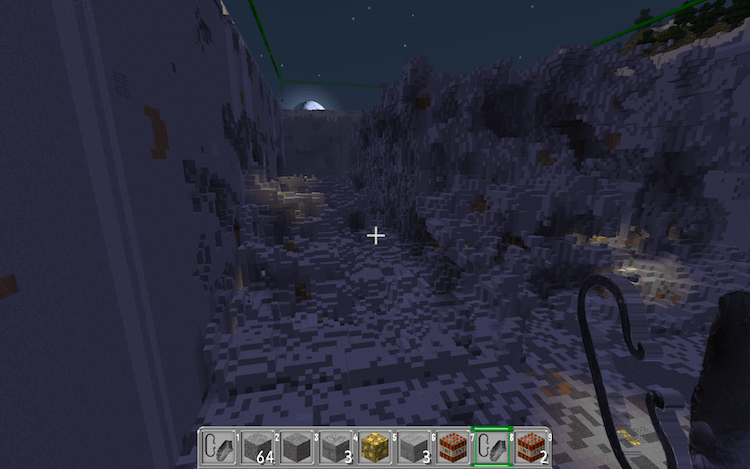Image resolution: width=750 pixels, height=469 pixels.
Task: Choose the TNT stack of 2
Action: pyautogui.click(x=531, y=447)
